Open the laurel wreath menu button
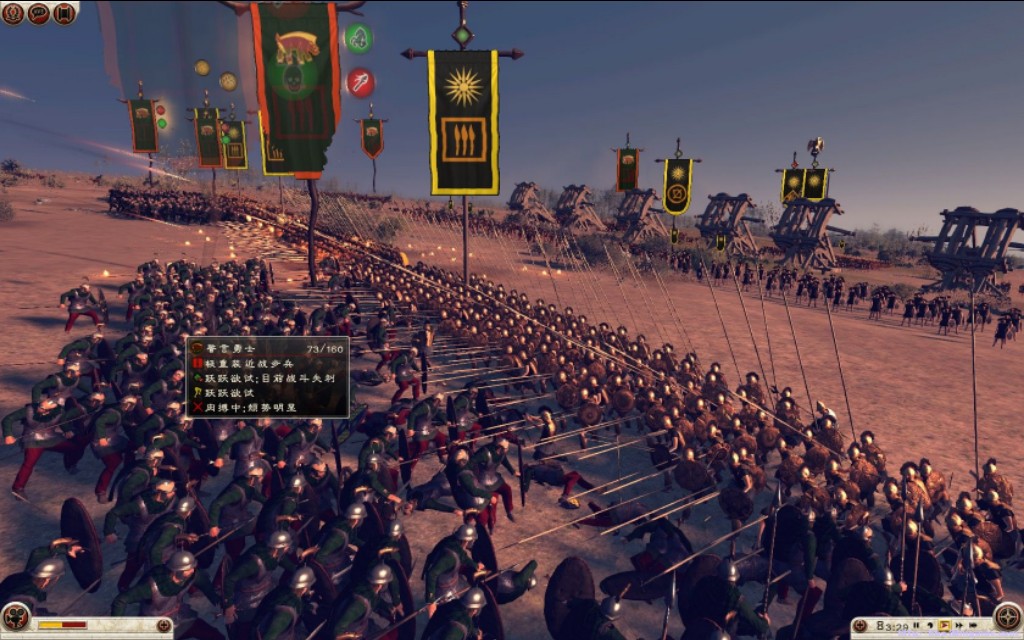Image resolution: width=1024 pixels, height=640 pixels. (x=13, y=13)
